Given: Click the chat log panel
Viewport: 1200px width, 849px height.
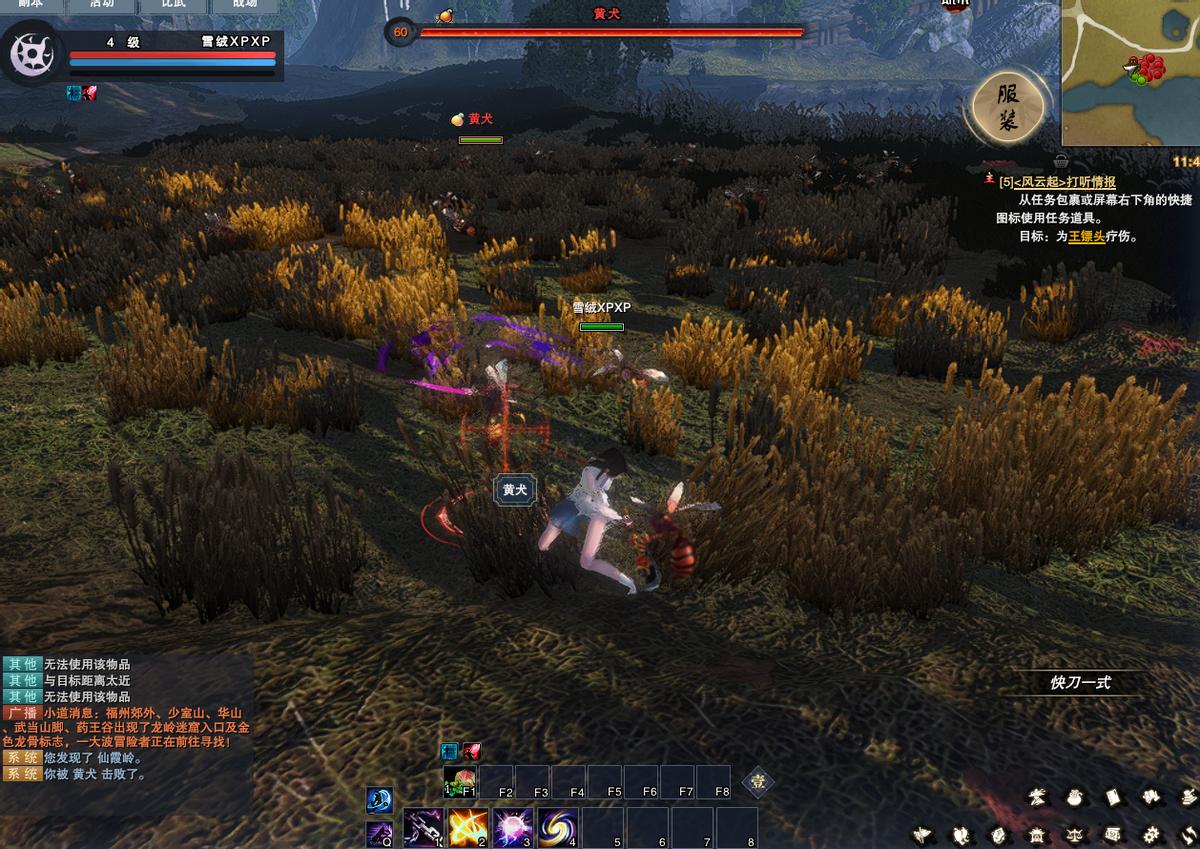Looking at the screenshot, I should point(127,718).
